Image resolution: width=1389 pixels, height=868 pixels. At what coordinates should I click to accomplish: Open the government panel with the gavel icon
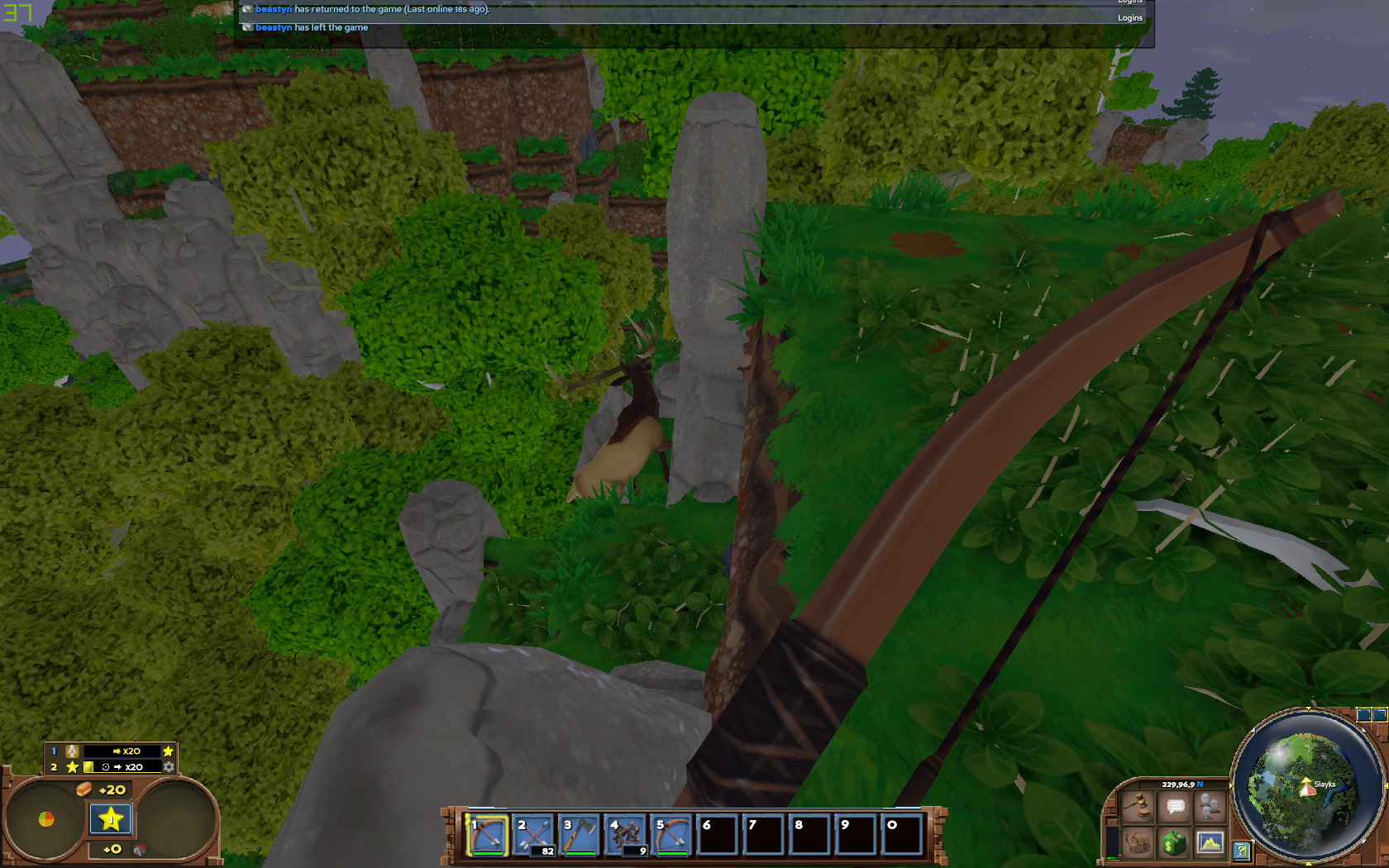[x=1136, y=806]
